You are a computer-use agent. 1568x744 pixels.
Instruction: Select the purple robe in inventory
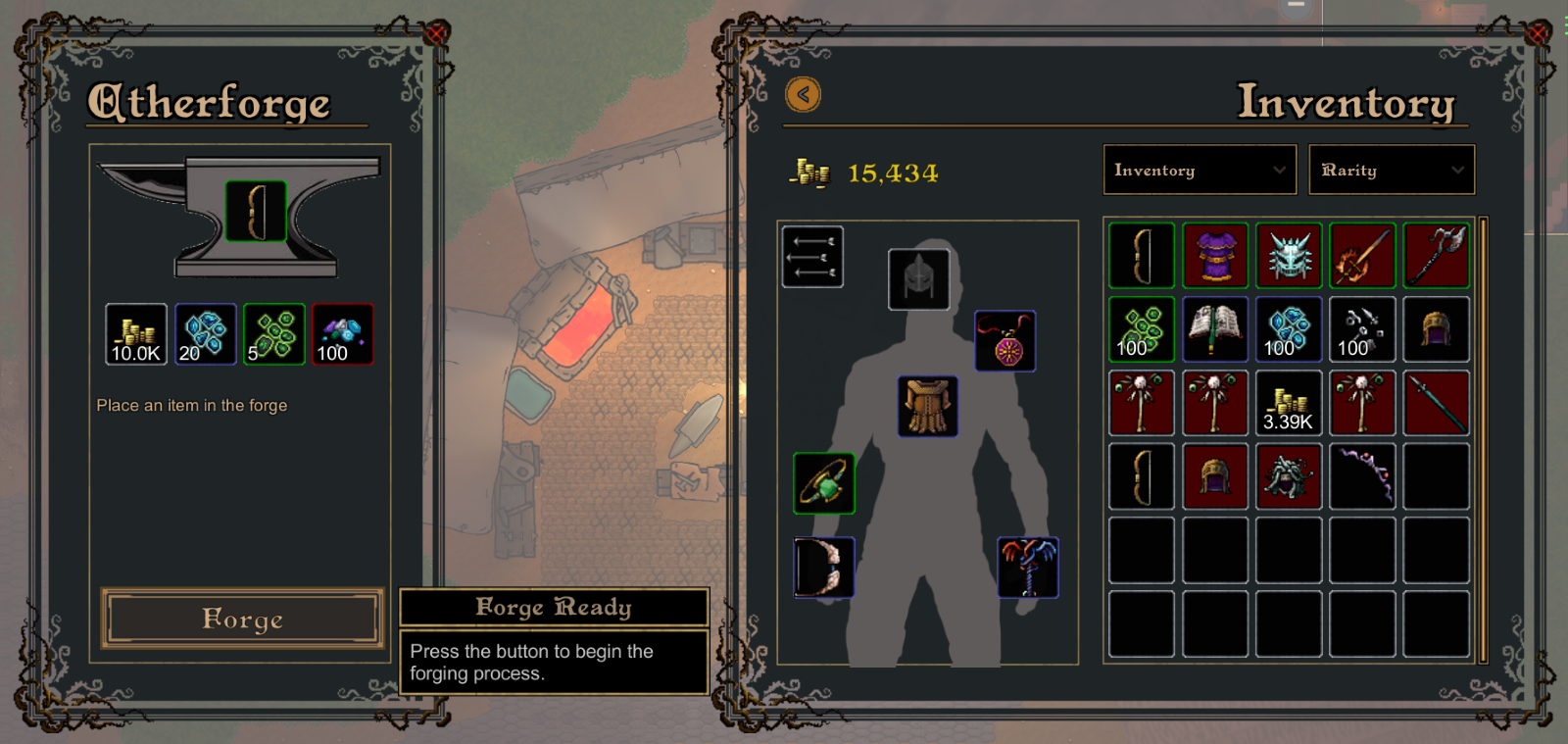pyautogui.click(x=1215, y=256)
